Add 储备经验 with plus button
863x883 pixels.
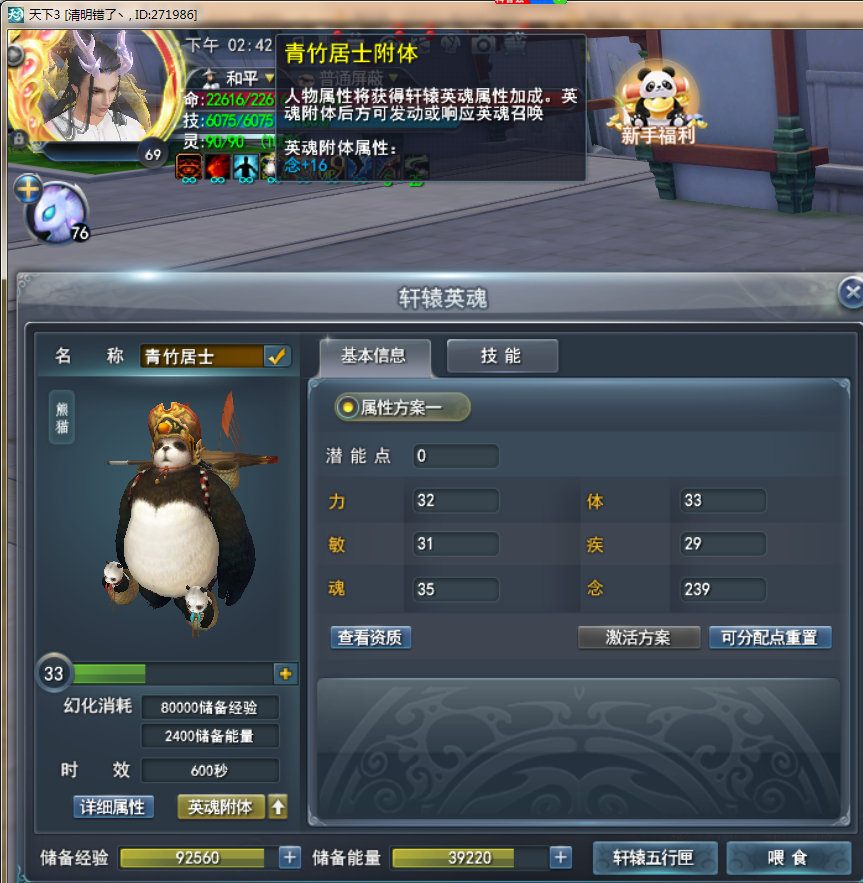pyautogui.click(x=289, y=857)
